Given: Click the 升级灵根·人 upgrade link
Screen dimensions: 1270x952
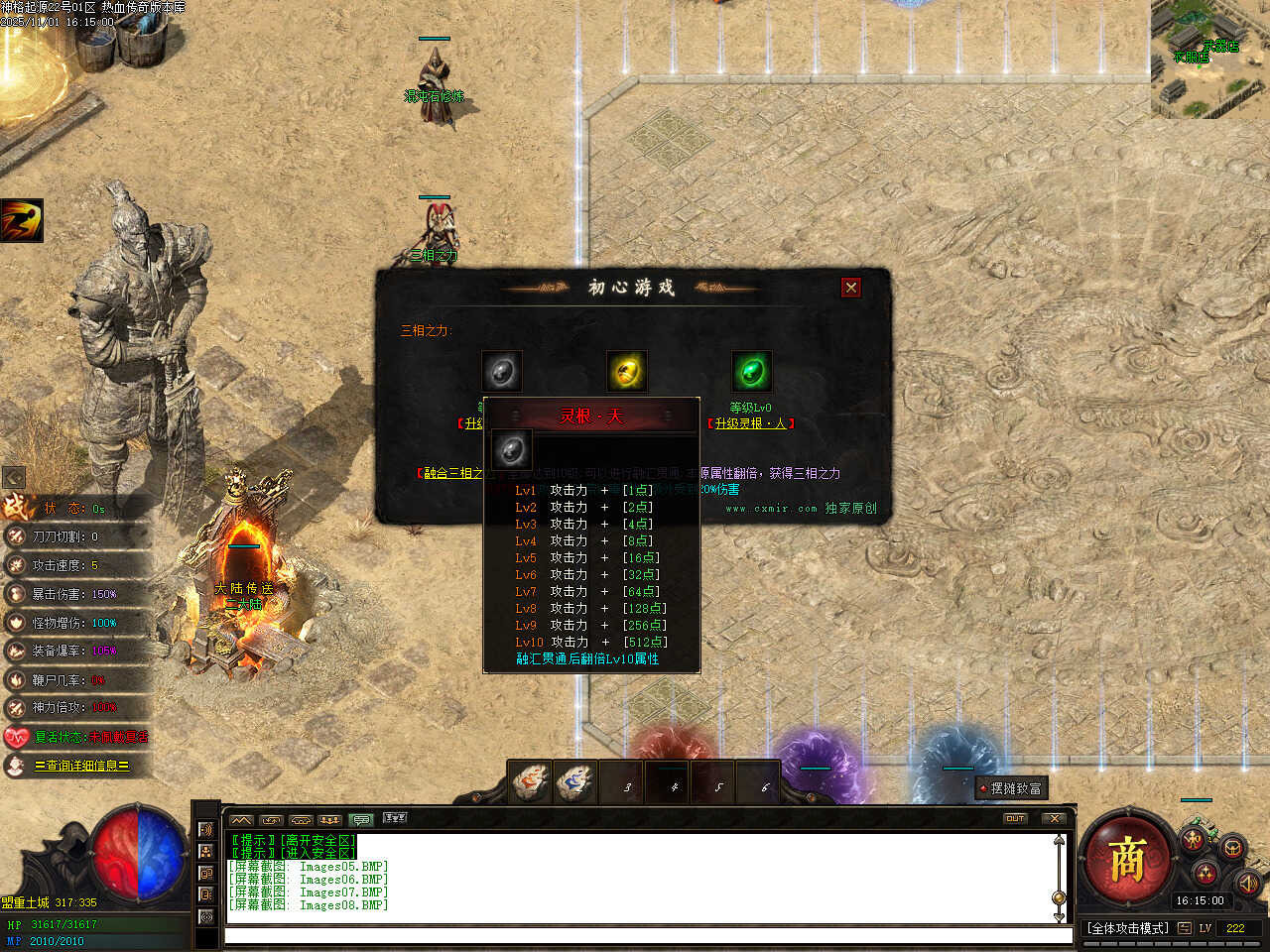Looking at the screenshot, I should (x=751, y=423).
